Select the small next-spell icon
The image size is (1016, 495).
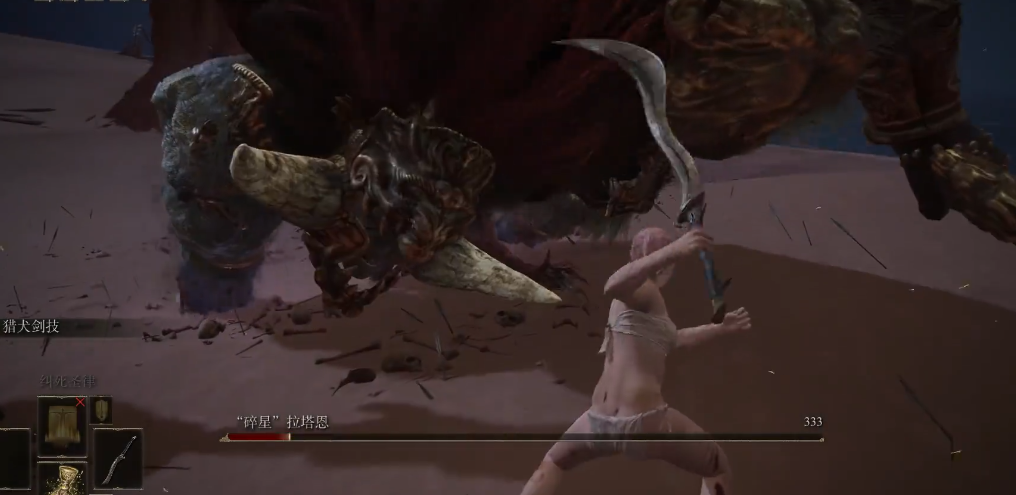pos(101,409)
